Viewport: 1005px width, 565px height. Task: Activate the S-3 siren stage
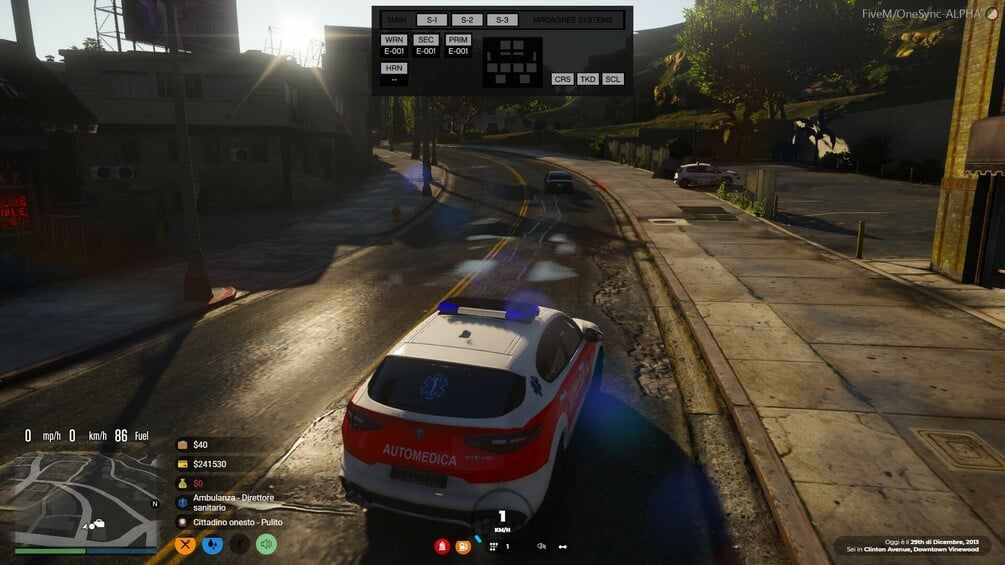click(x=502, y=20)
